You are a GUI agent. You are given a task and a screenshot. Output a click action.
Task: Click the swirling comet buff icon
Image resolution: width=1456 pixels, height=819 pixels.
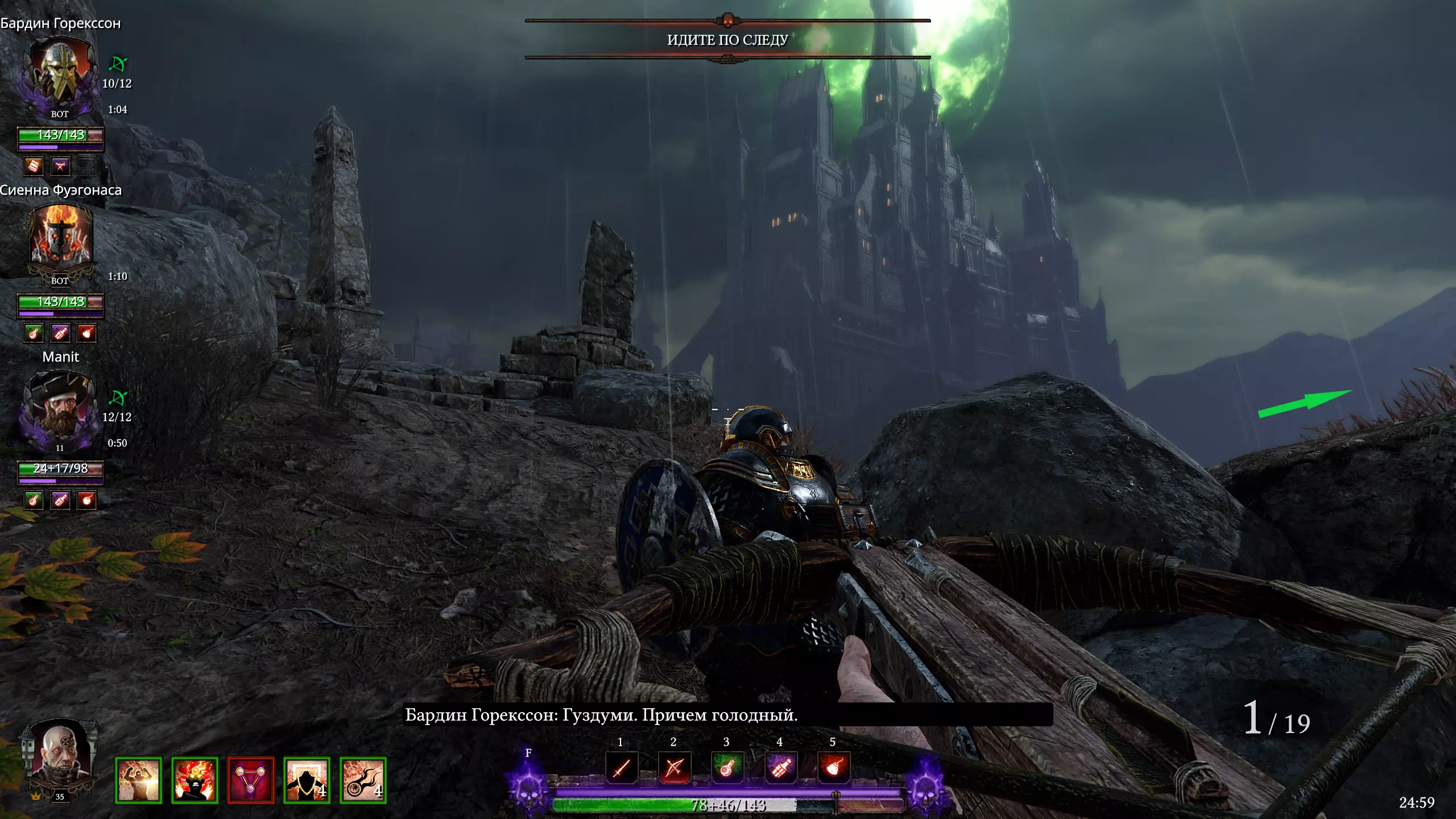(363, 780)
